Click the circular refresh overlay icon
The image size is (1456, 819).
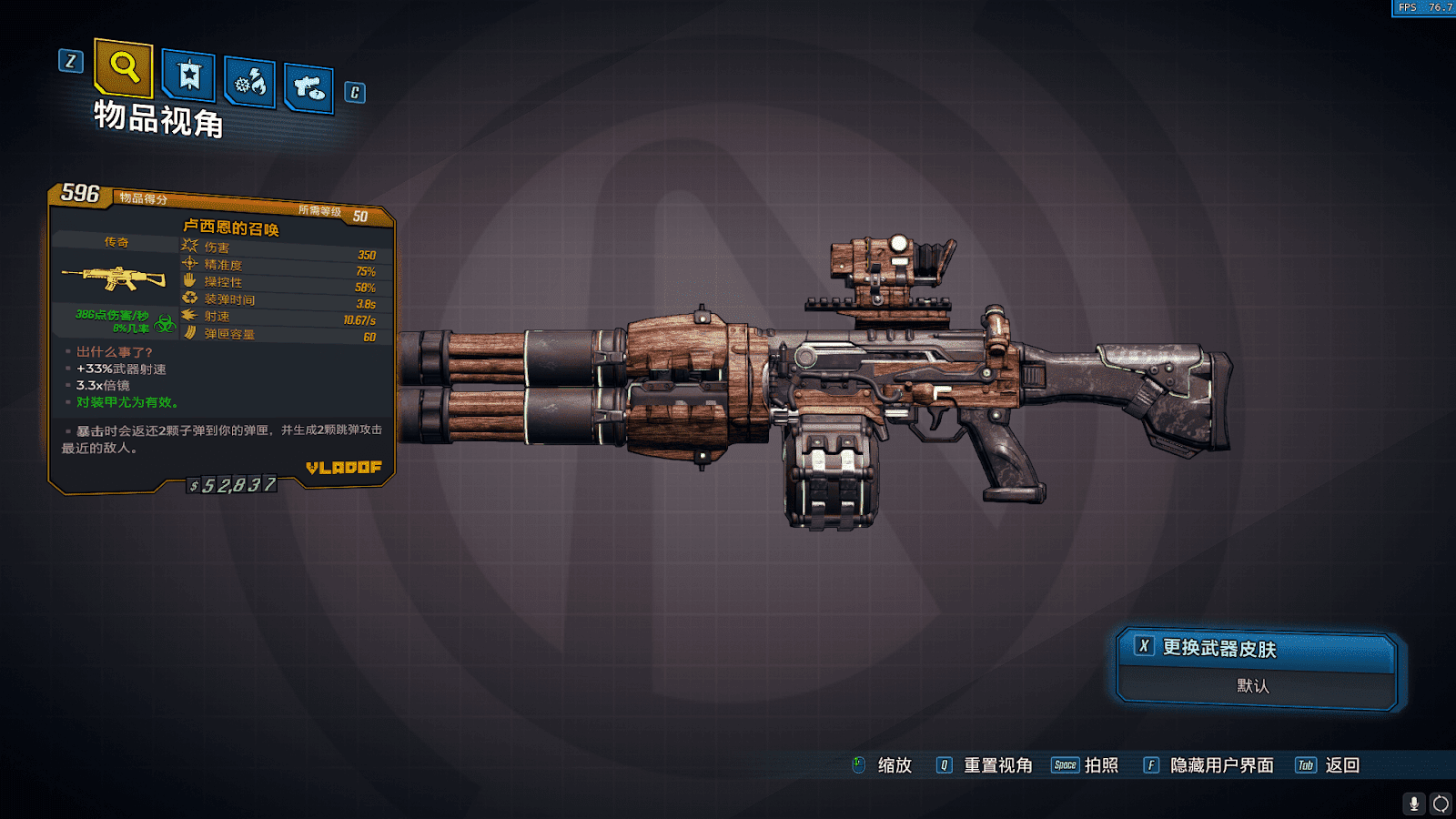(1441, 804)
